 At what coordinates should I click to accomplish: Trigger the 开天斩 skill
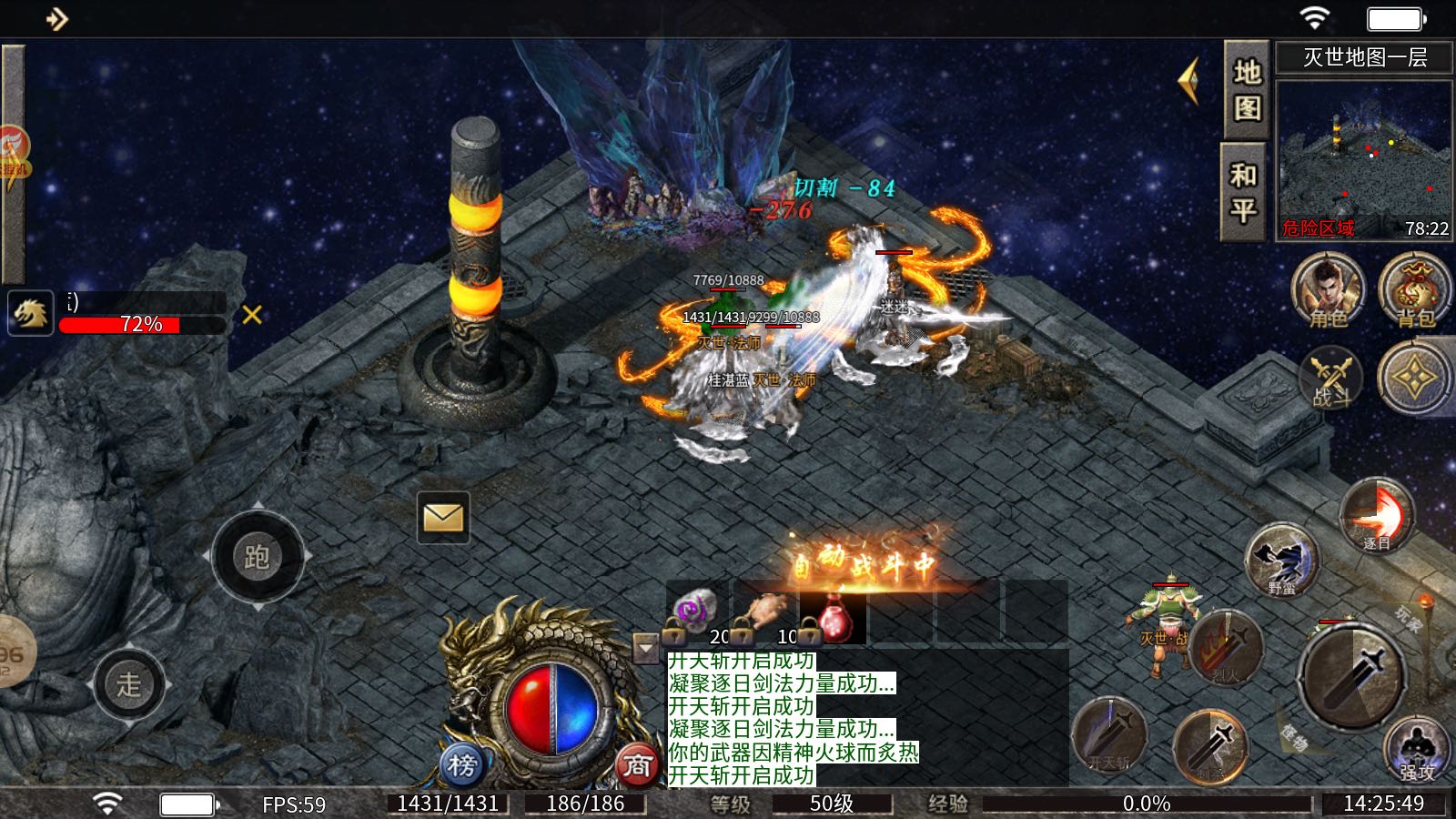1109,734
